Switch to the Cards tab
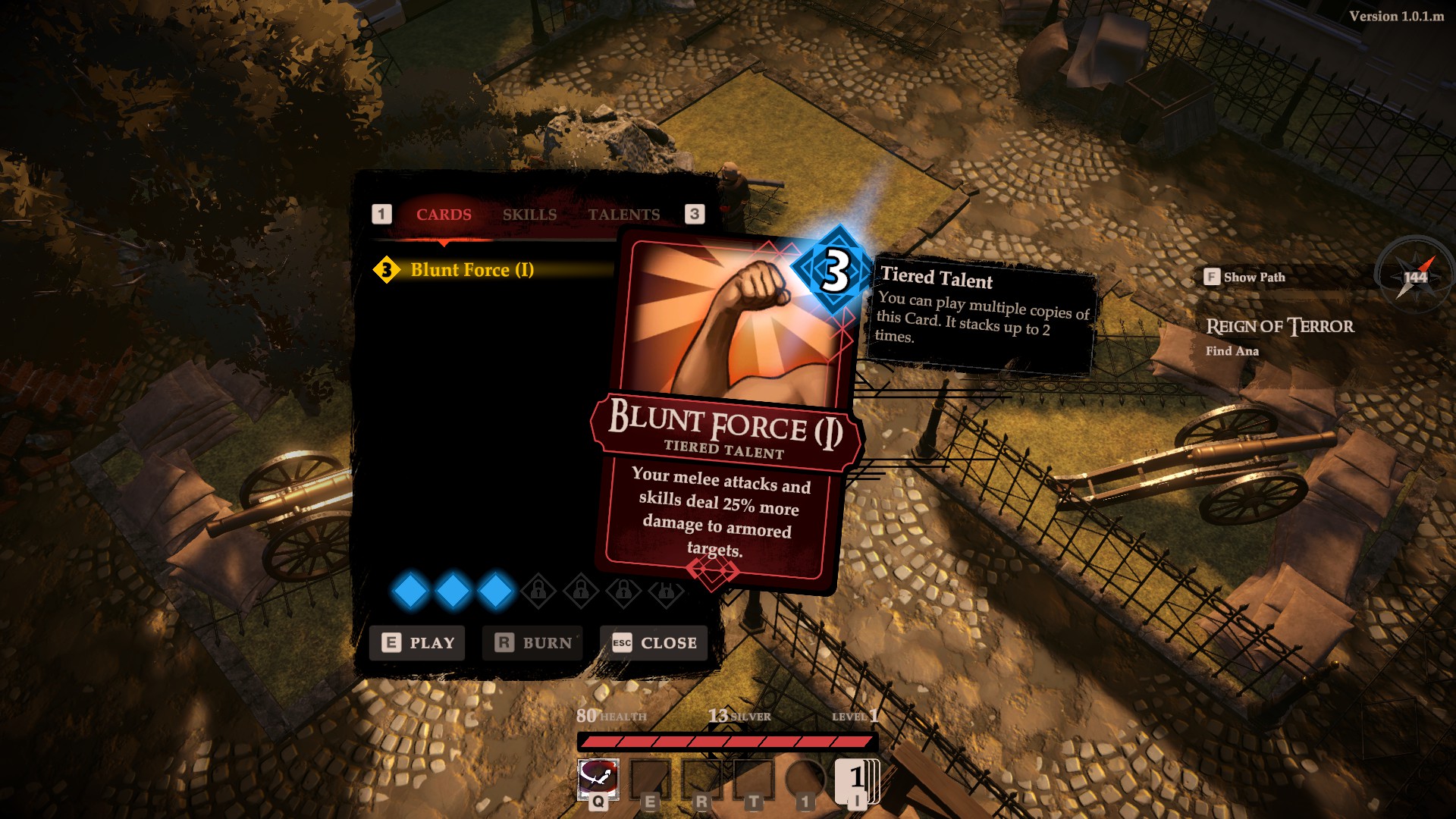Viewport: 1456px width, 819px height. point(444,215)
